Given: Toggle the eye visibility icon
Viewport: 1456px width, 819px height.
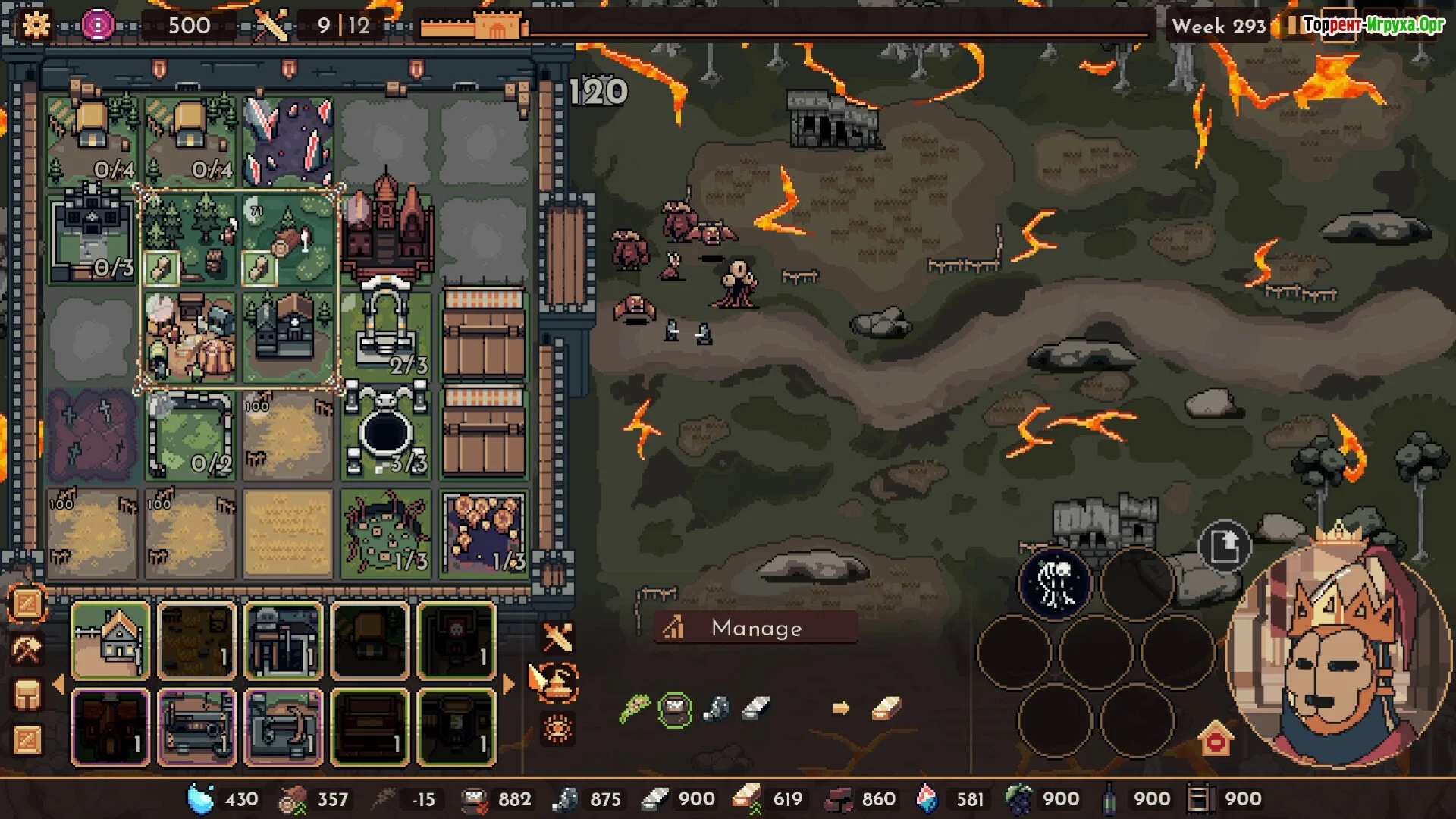Looking at the screenshot, I should 557,729.
